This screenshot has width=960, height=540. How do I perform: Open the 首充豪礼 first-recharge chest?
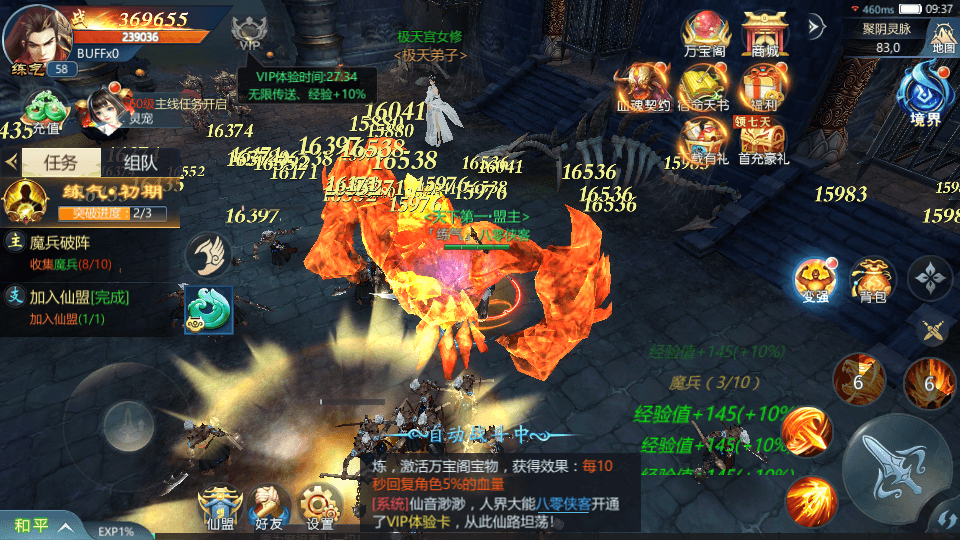[764, 138]
